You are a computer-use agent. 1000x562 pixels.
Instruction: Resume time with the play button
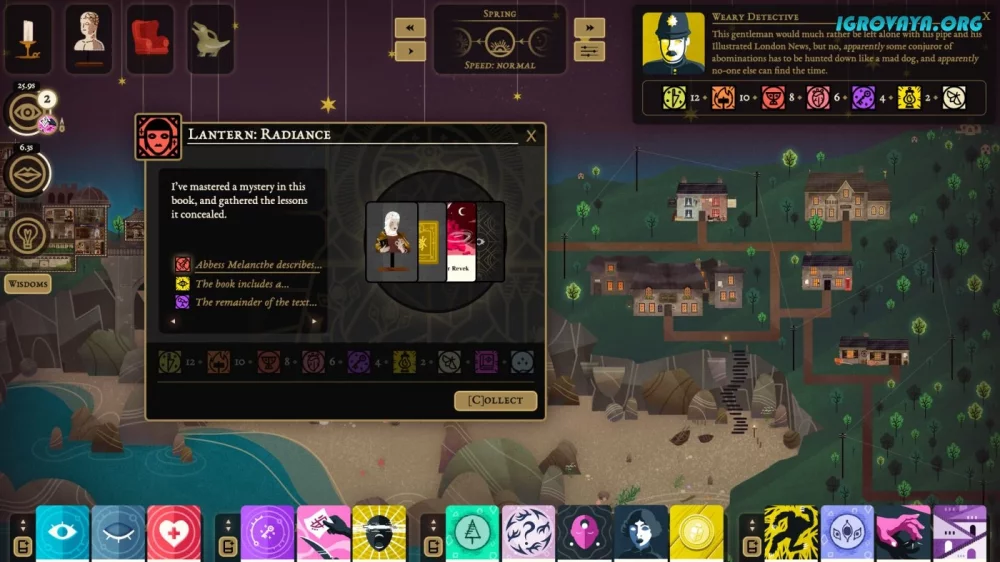point(410,50)
